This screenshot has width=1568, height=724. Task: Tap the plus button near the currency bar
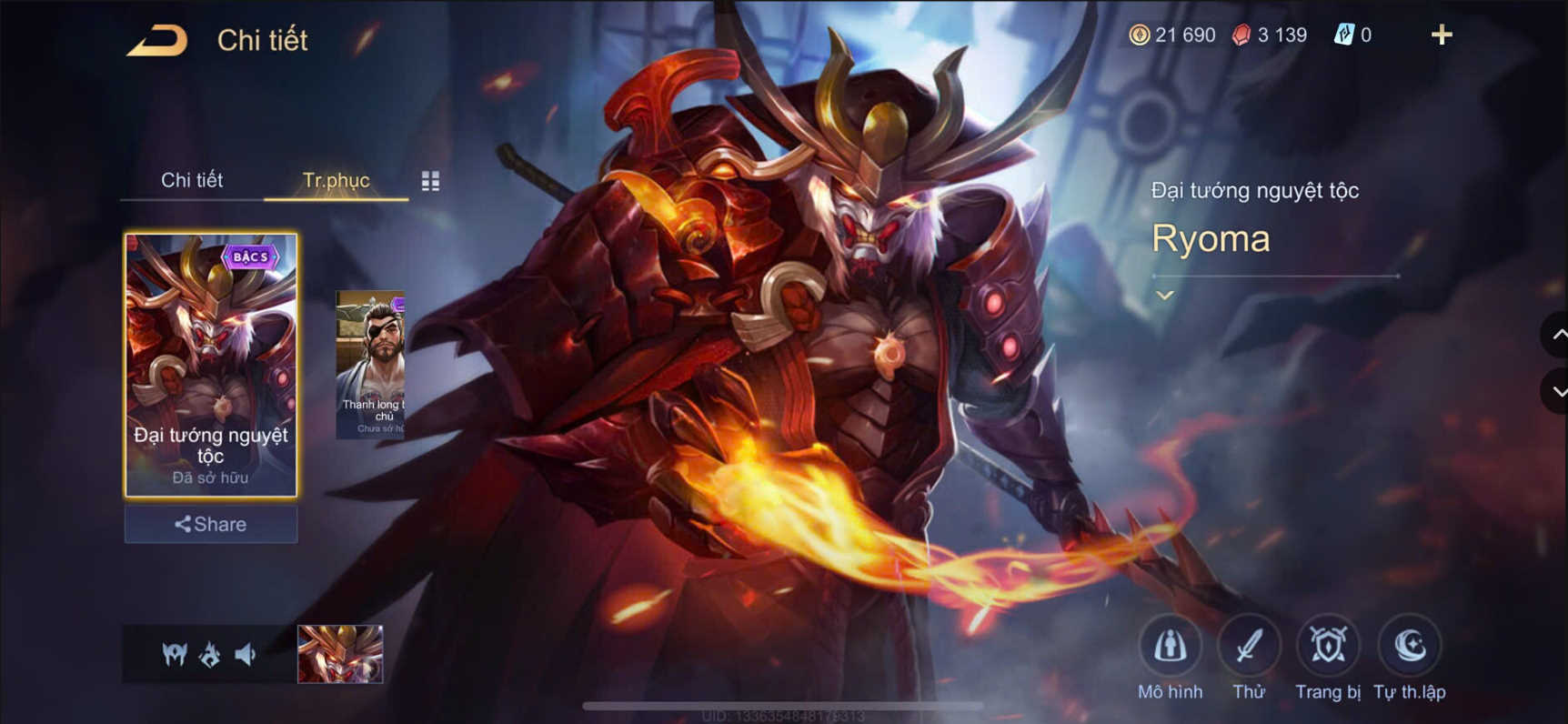click(x=1442, y=35)
